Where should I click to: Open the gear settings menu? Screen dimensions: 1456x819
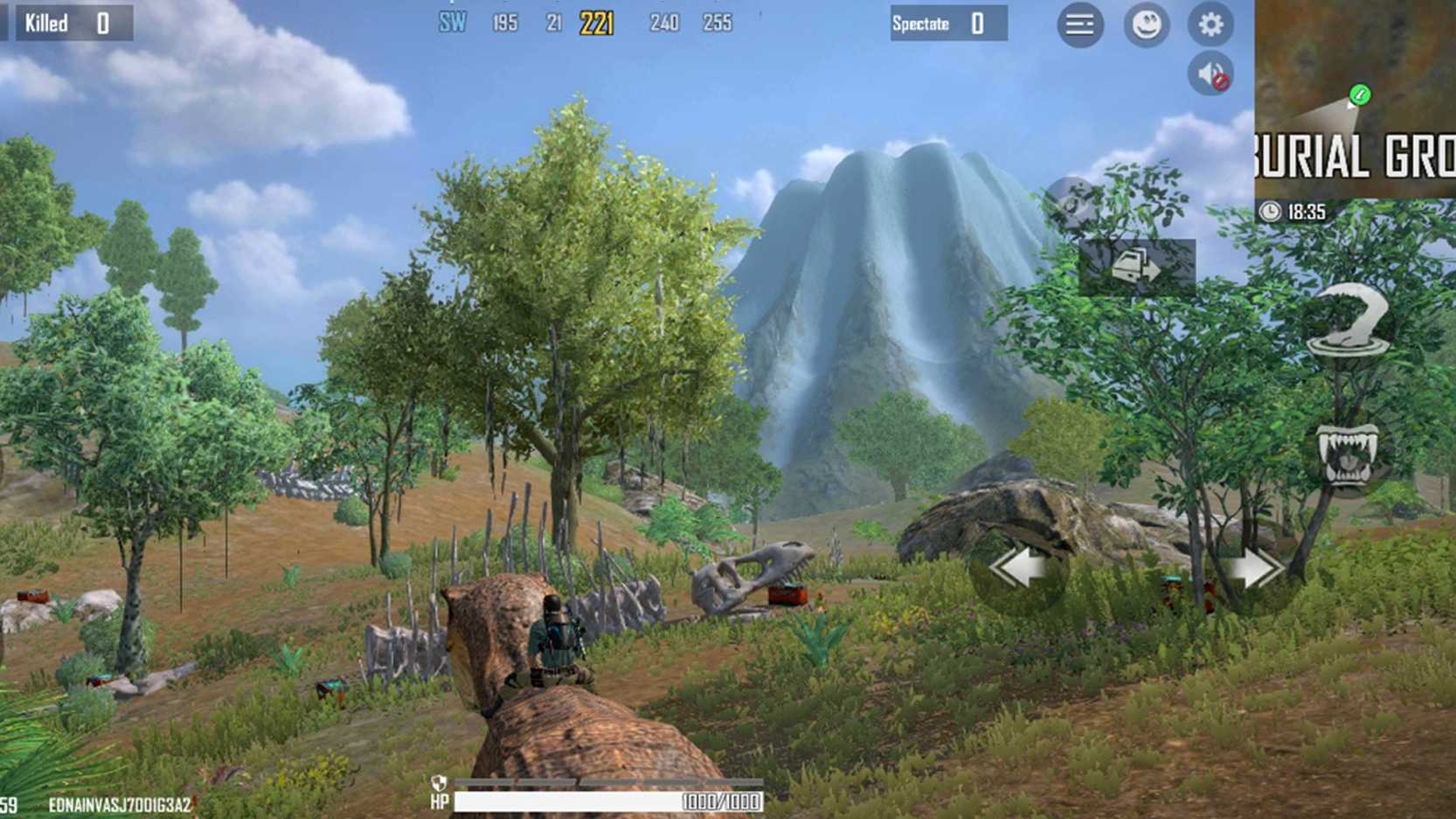1210,24
